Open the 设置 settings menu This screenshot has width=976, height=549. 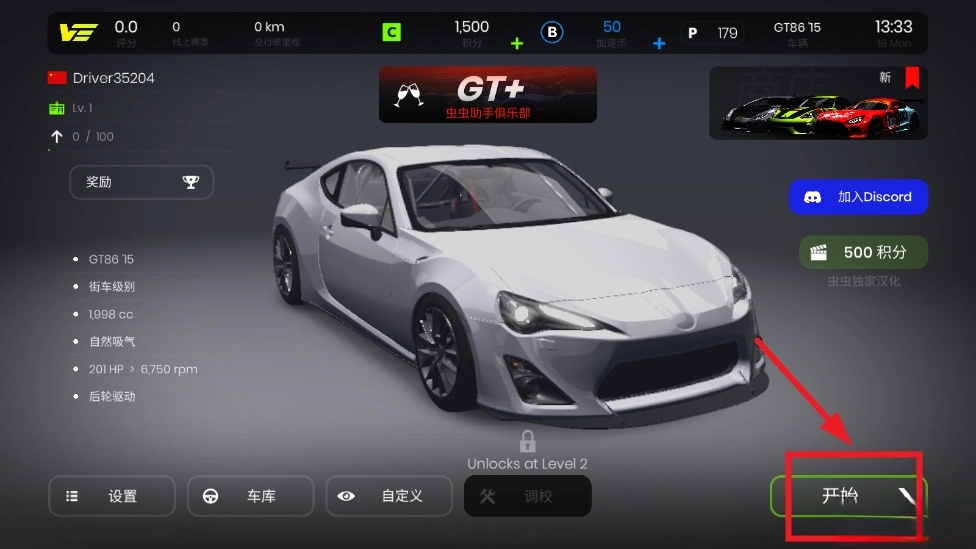[x=111, y=496]
